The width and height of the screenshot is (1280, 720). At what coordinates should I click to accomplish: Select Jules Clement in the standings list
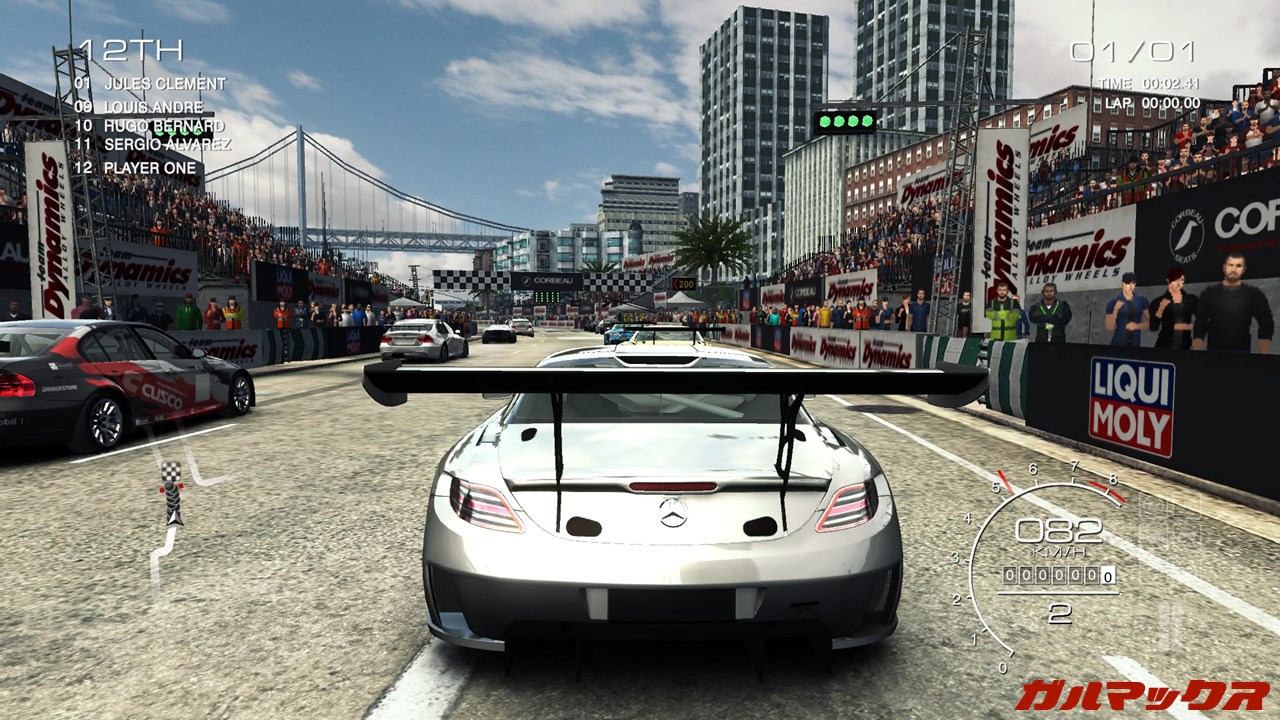pyautogui.click(x=150, y=83)
